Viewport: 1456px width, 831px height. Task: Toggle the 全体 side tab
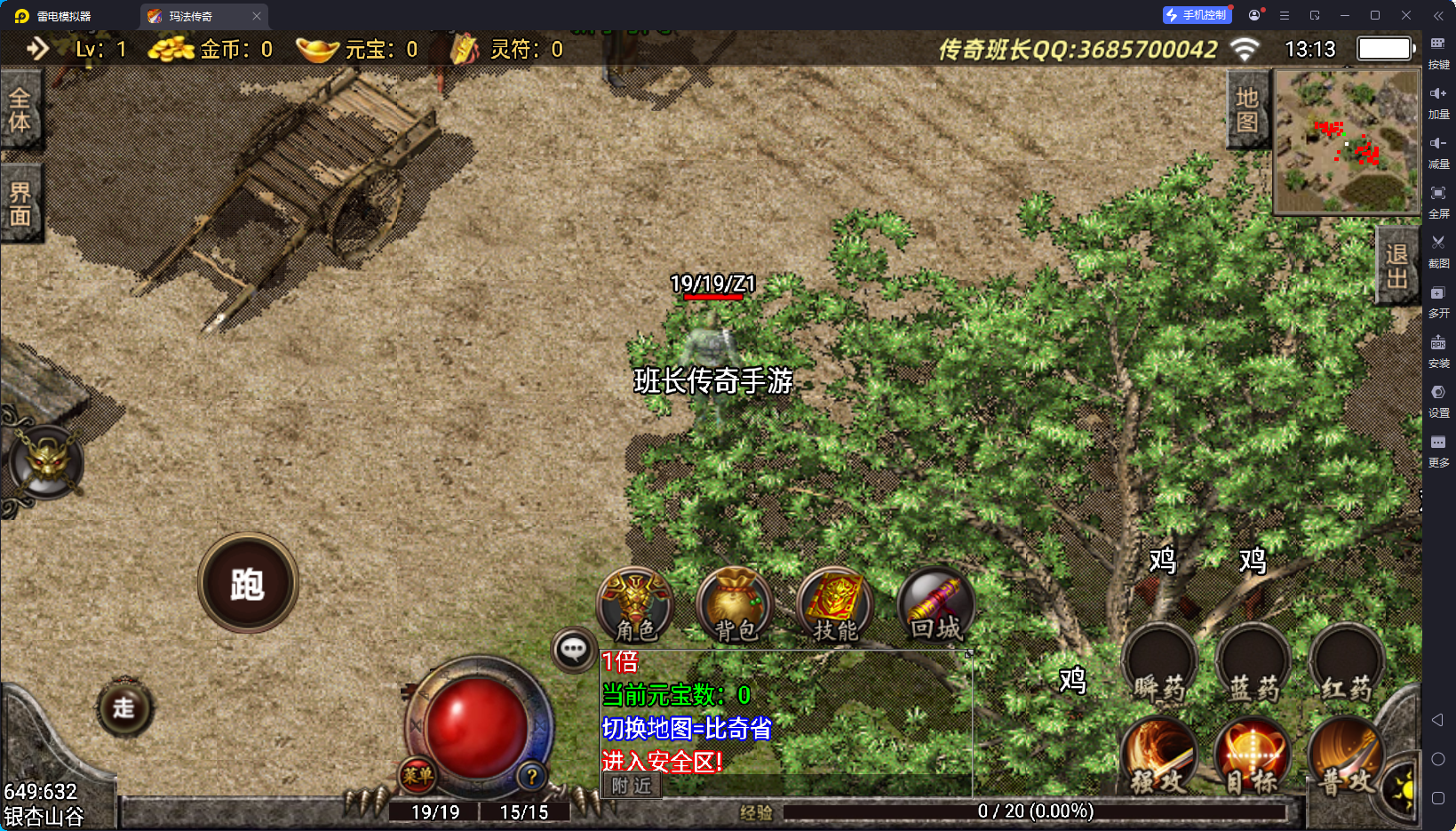pyautogui.click(x=20, y=110)
